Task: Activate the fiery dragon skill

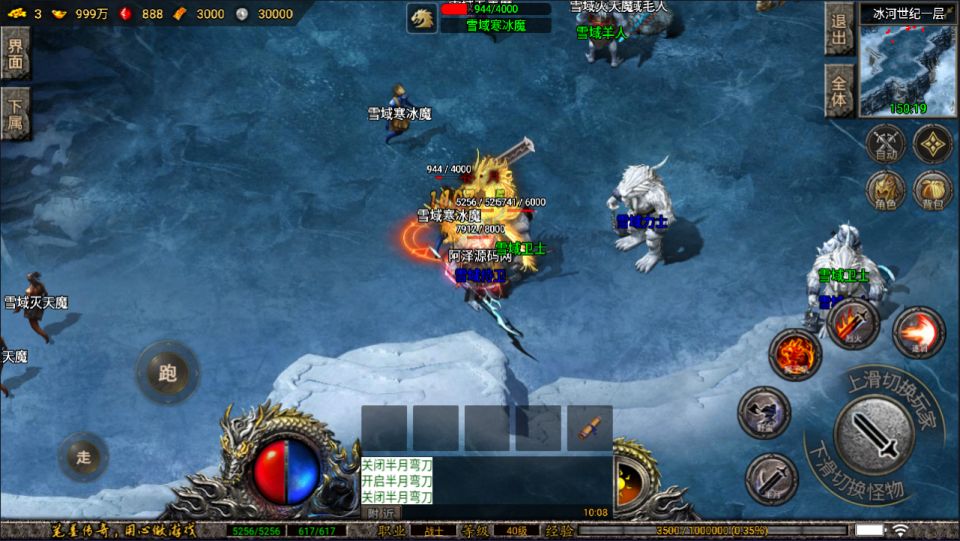Action: click(x=794, y=354)
